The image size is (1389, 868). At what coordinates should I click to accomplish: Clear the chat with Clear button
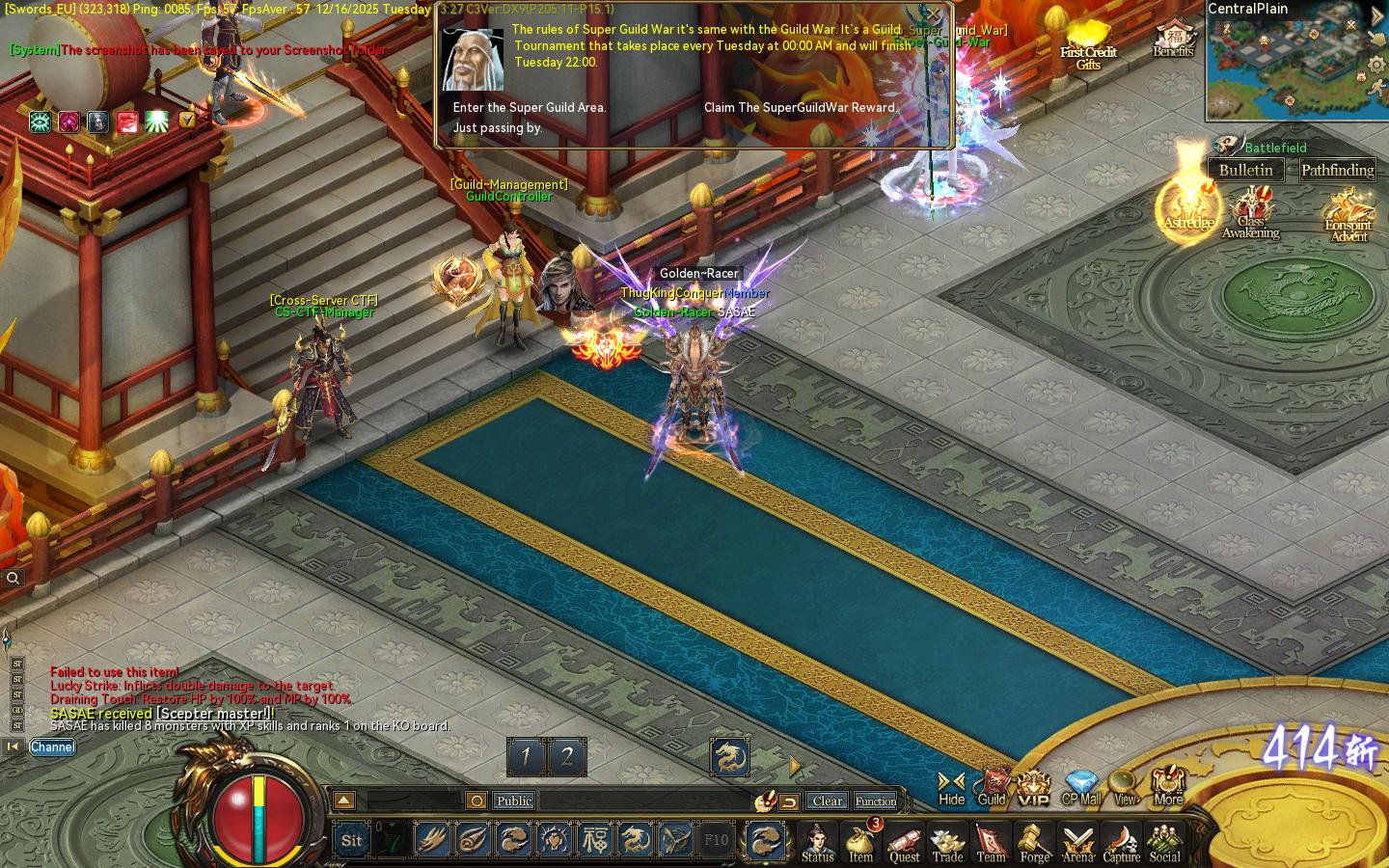827,800
